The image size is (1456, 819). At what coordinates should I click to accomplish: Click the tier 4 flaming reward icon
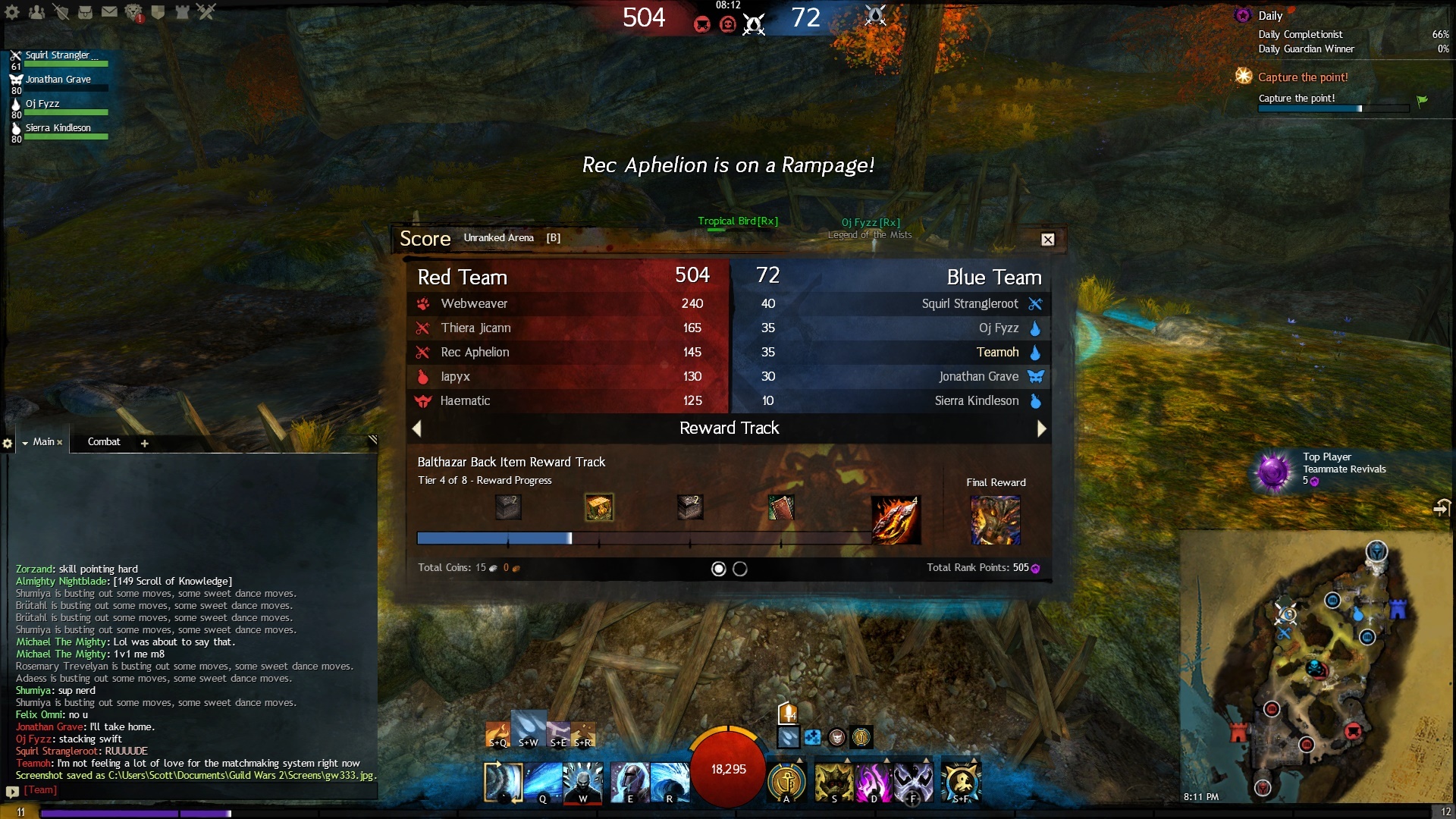tap(895, 520)
